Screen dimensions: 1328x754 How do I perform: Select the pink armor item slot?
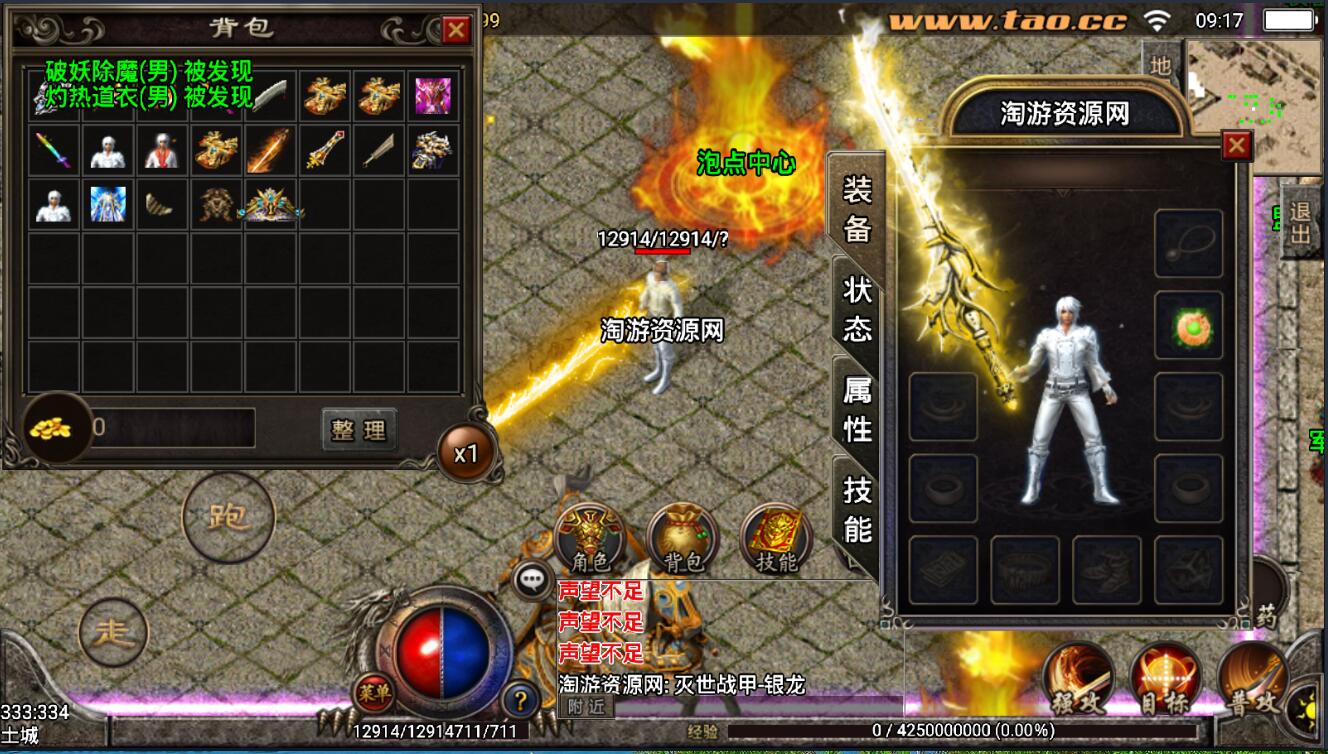(x=433, y=96)
